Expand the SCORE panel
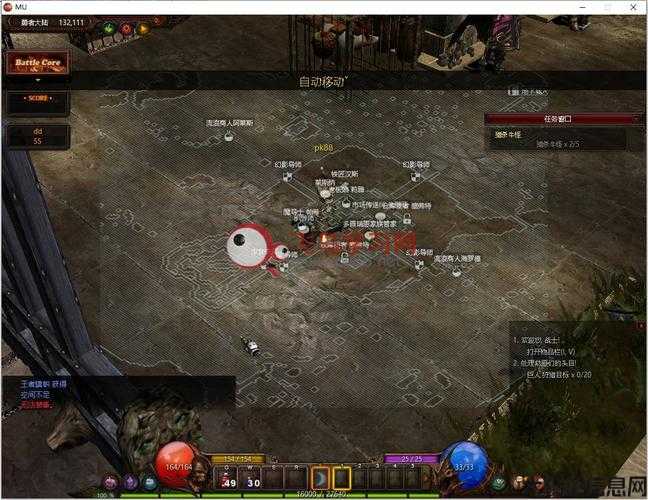The height and width of the screenshot is (500, 648). [x=39, y=99]
